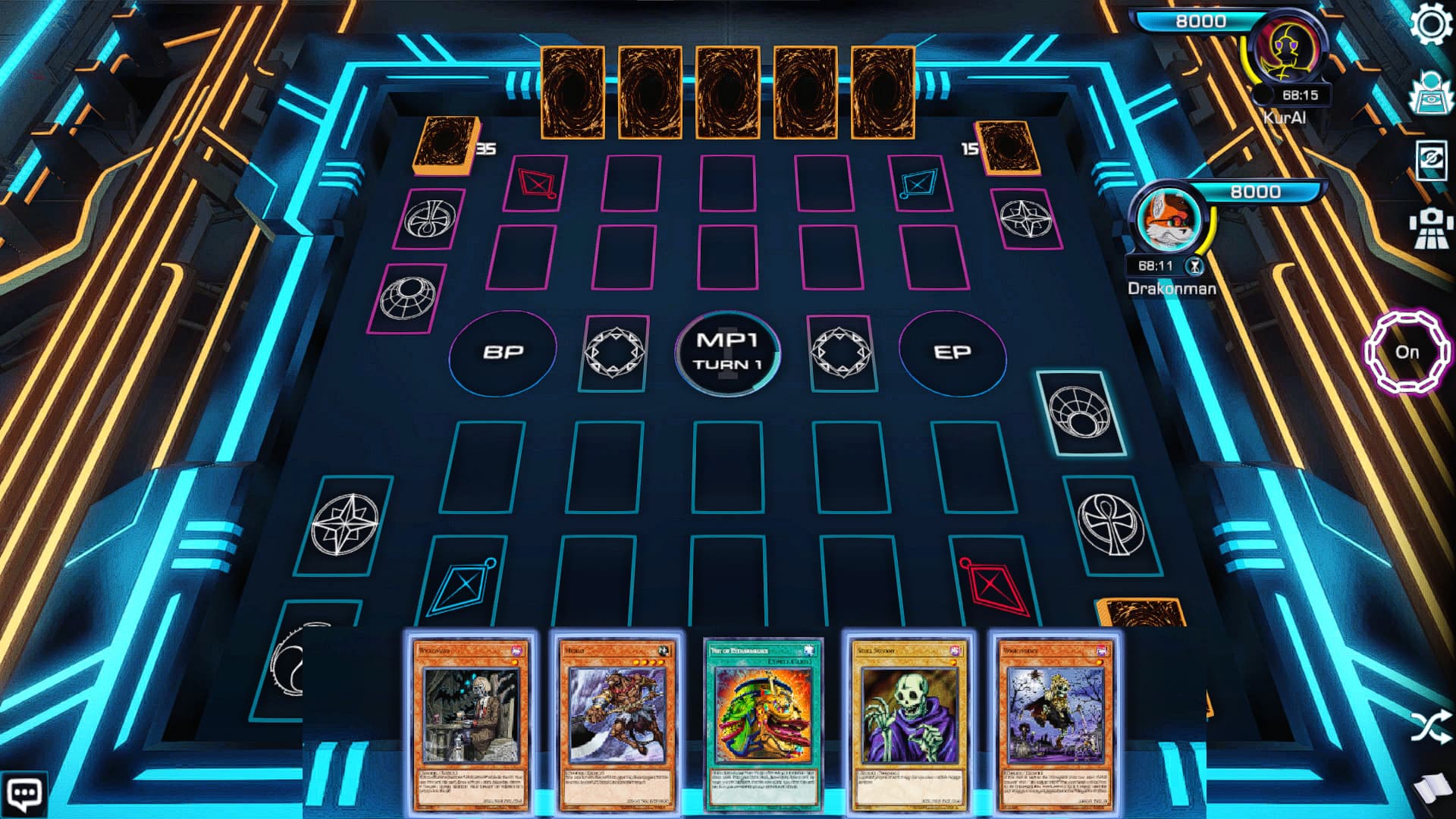End the turn with EP button
Viewport: 1456px width, 819px height.
click(x=952, y=353)
